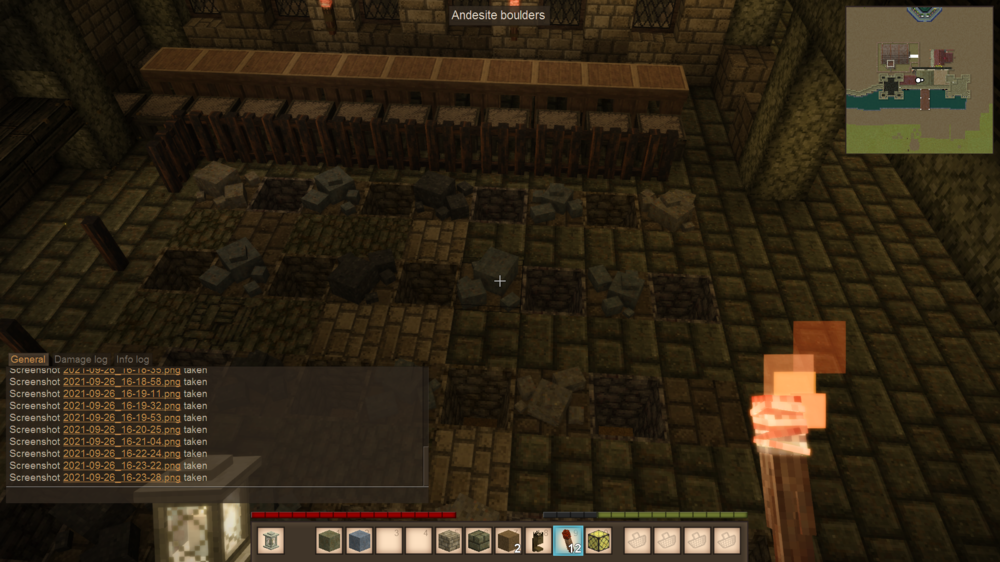This screenshot has height=562, width=1000.
Task: Click the chat log scrollbar
Action: click(425, 465)
